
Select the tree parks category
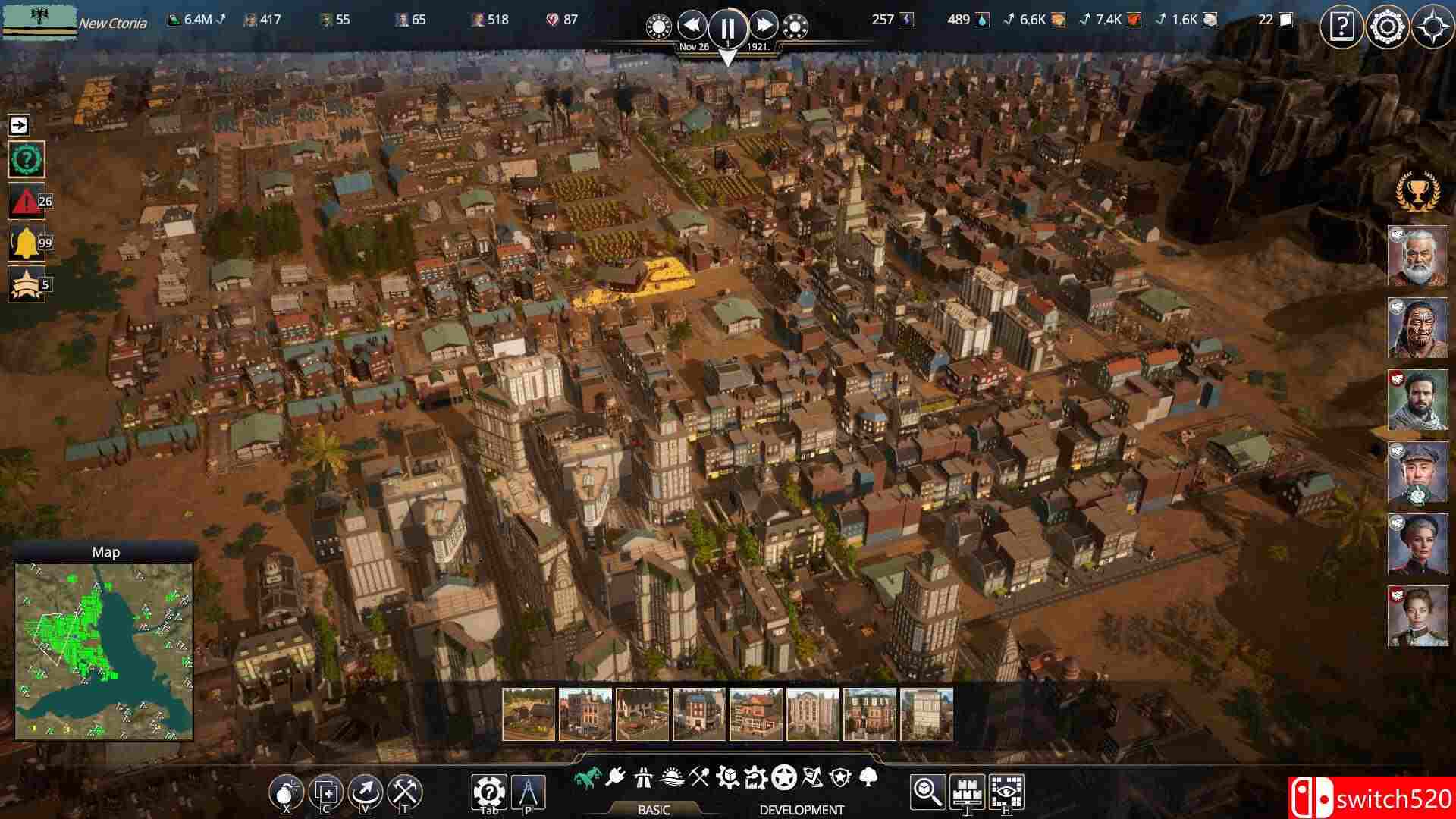(x=869, y=777)
